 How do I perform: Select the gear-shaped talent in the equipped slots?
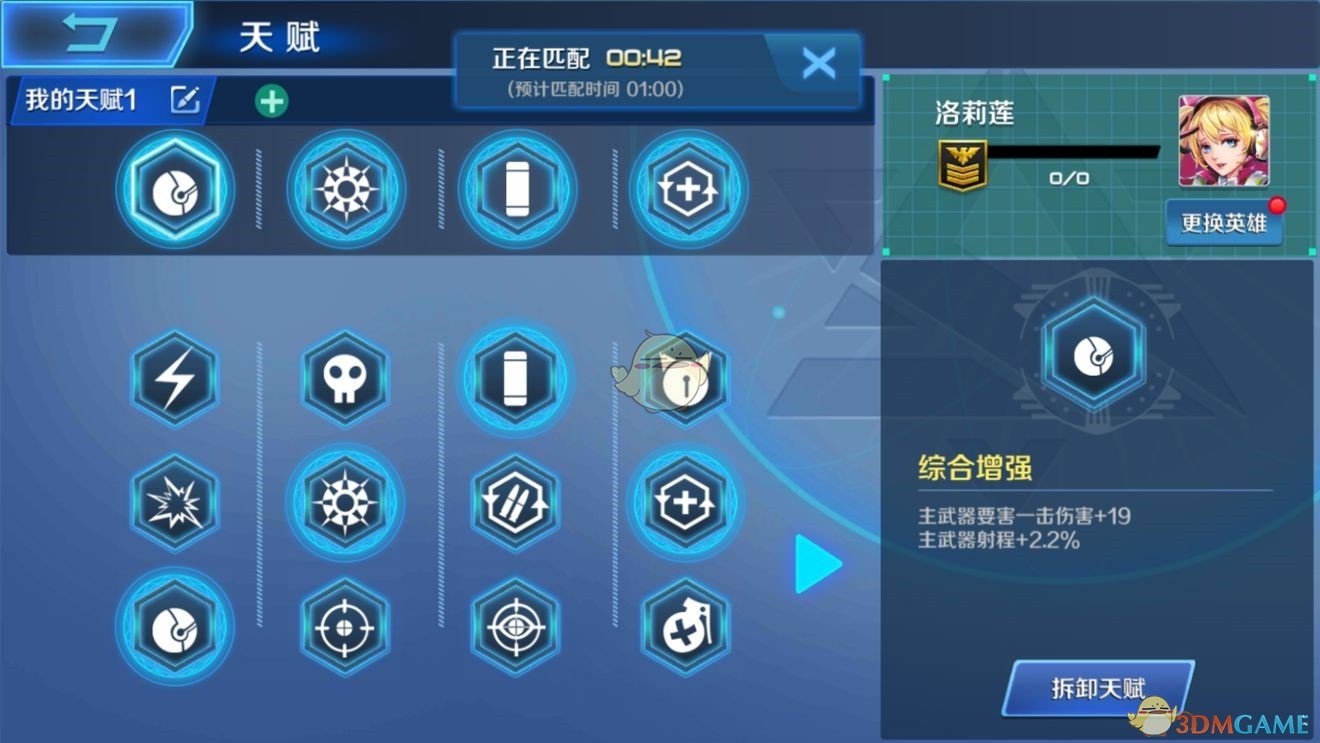tap(345, 190)
